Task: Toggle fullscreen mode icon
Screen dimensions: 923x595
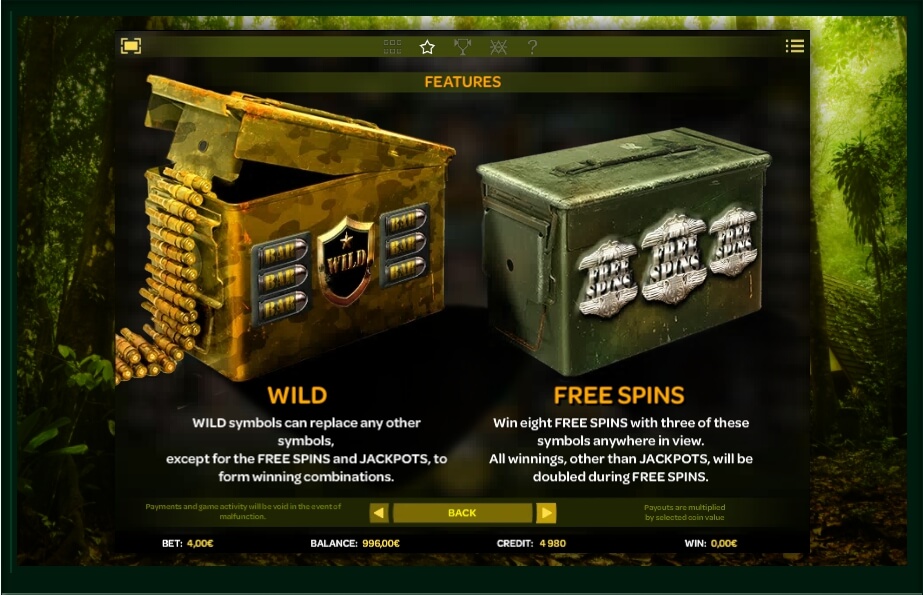Action: tap(131, 46)
